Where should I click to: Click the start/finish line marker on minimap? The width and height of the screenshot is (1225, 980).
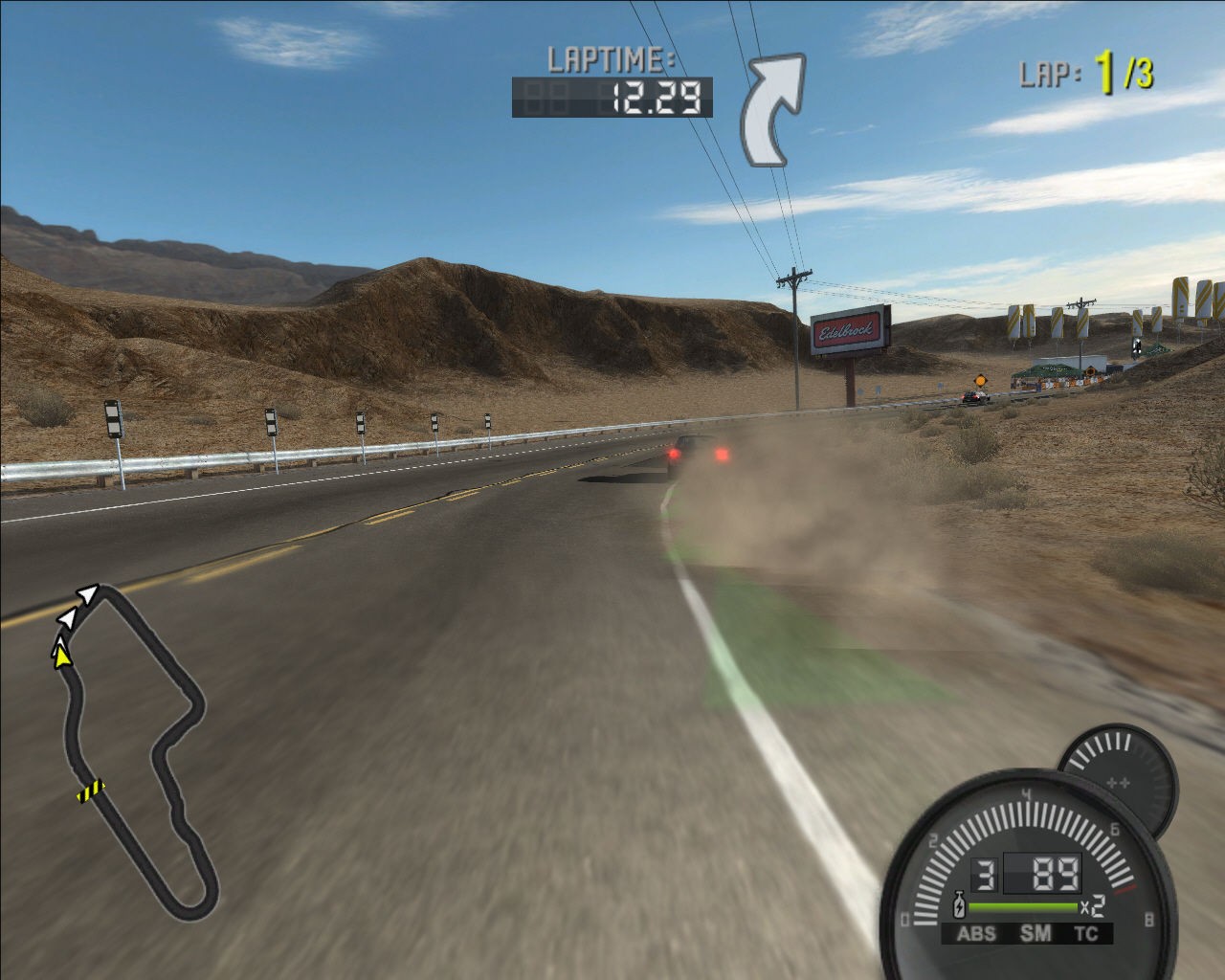click(x=92, y=791)
